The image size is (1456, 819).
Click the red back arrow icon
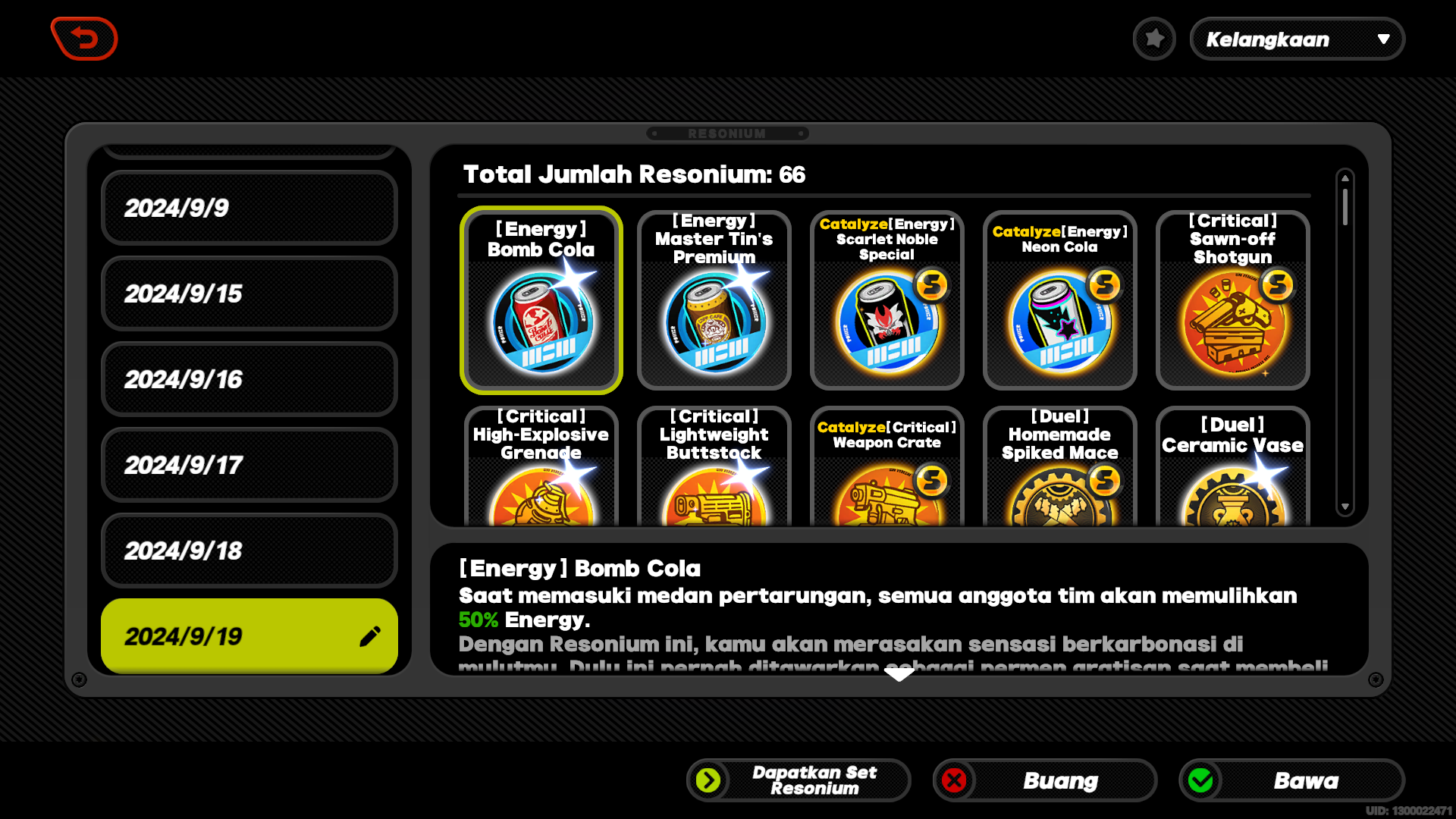[x=84, y=39]
